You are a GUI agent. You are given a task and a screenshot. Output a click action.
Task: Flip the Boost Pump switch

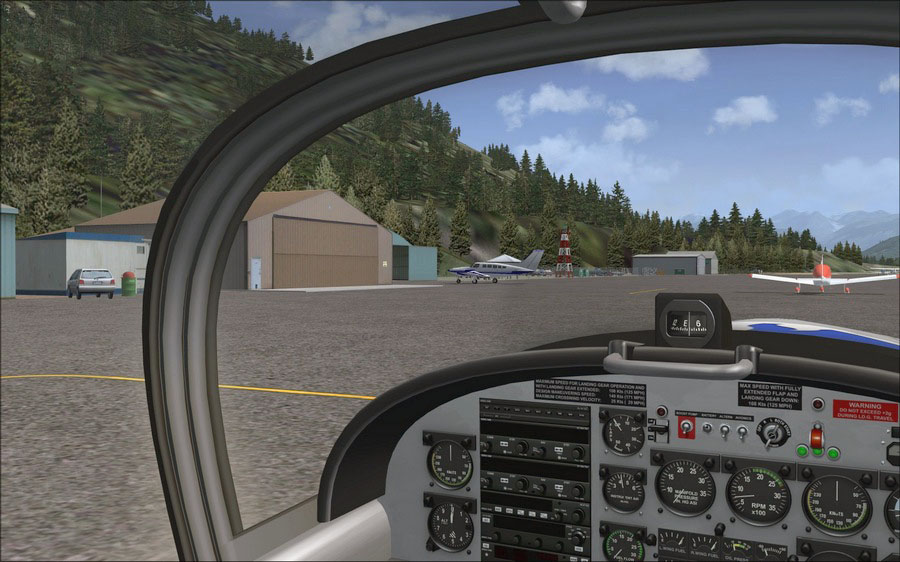click(x=686, y=428)
